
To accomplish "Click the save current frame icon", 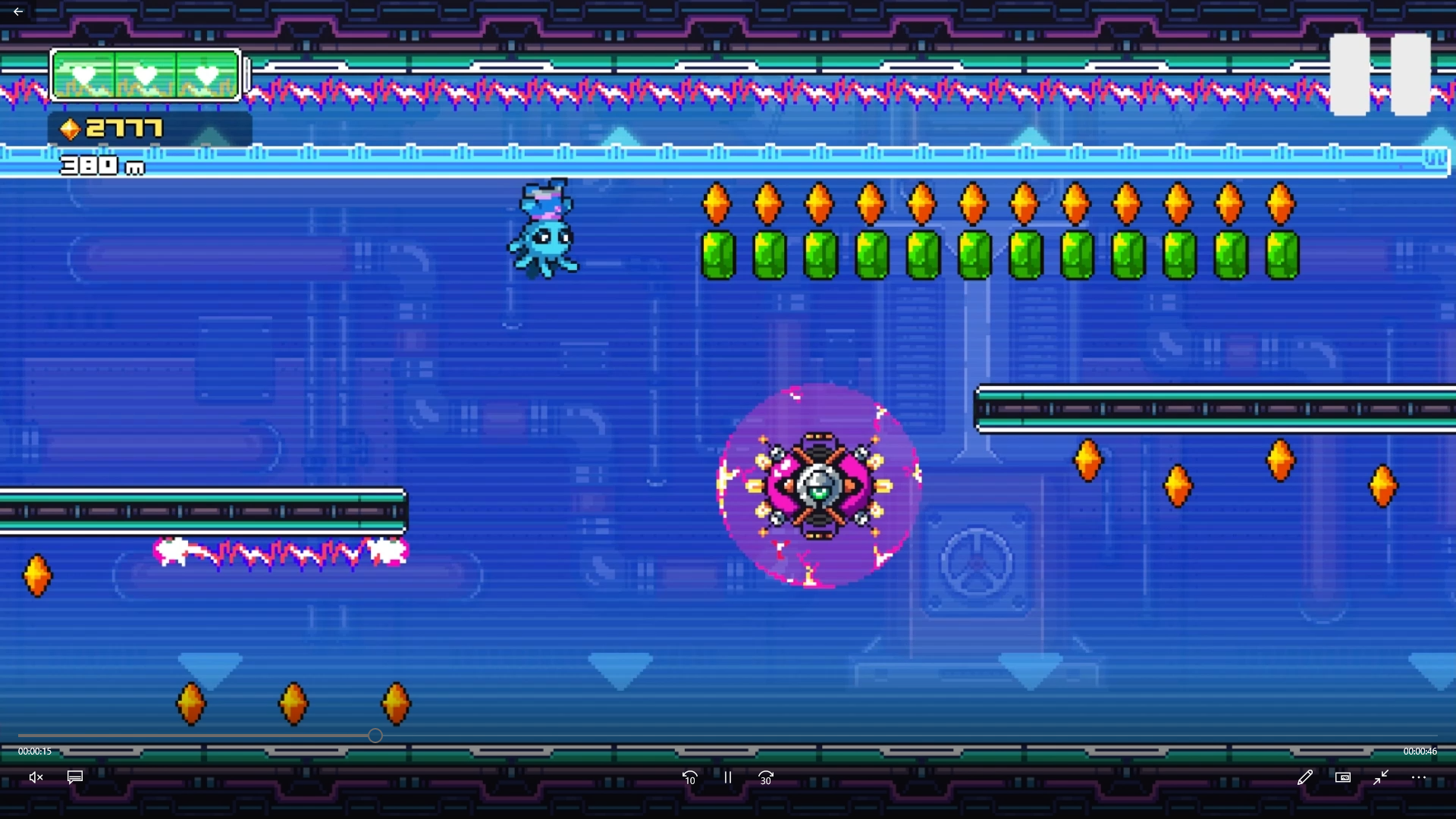I will click(1343, 777).
